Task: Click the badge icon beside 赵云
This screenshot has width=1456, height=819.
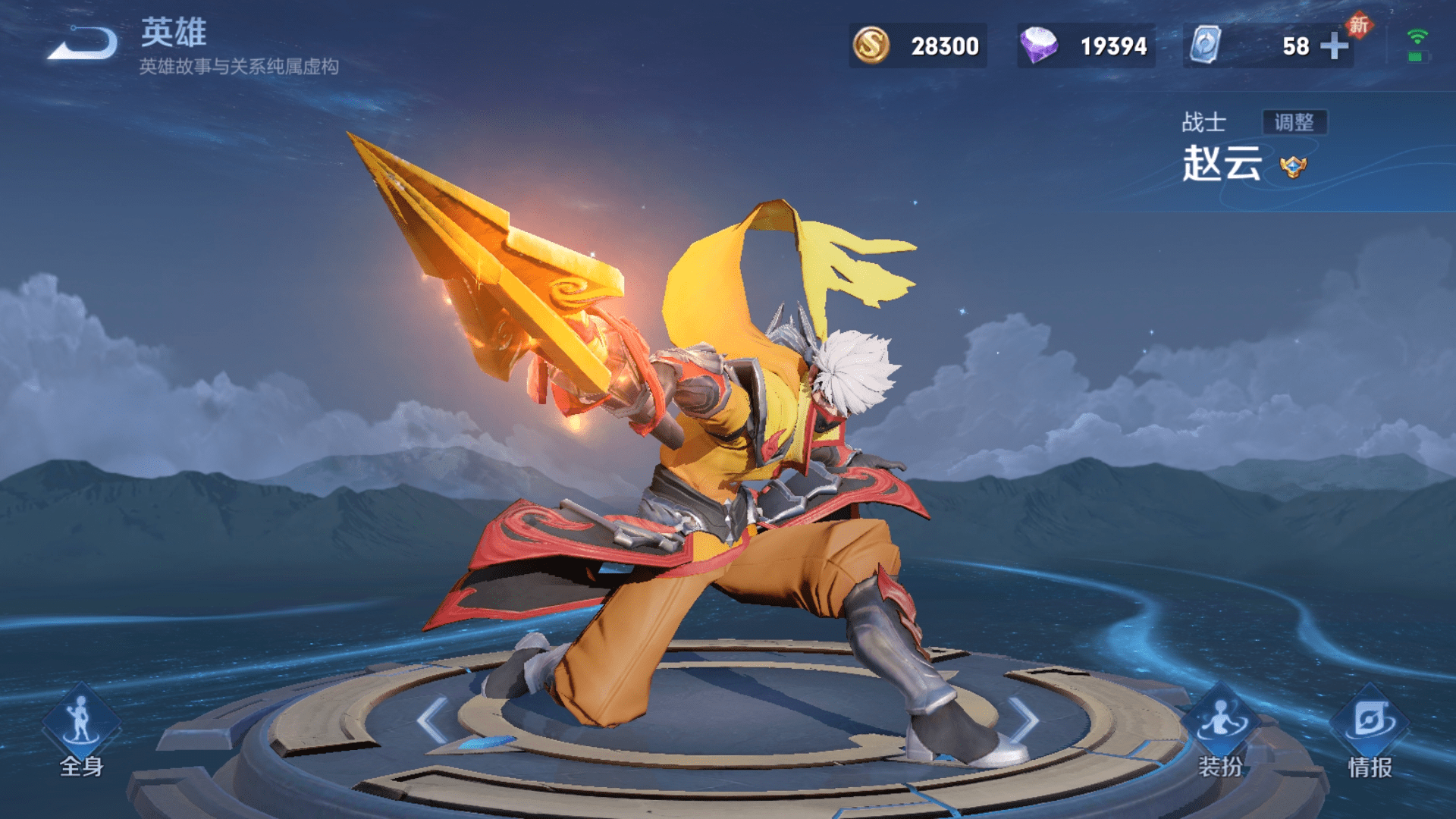Action: coord(1293,166)
